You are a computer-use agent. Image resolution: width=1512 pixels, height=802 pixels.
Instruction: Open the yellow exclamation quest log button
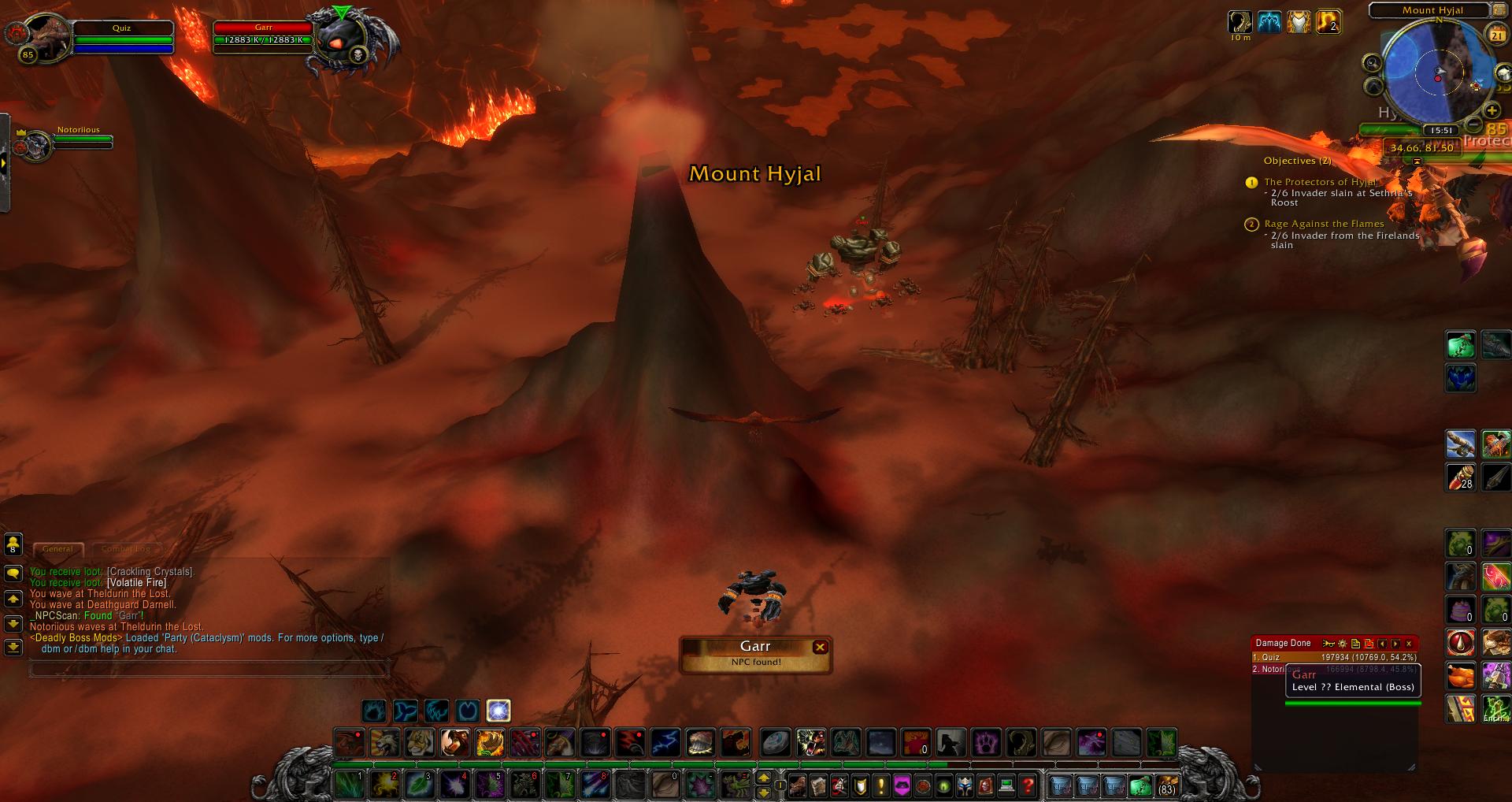point(881,785)
